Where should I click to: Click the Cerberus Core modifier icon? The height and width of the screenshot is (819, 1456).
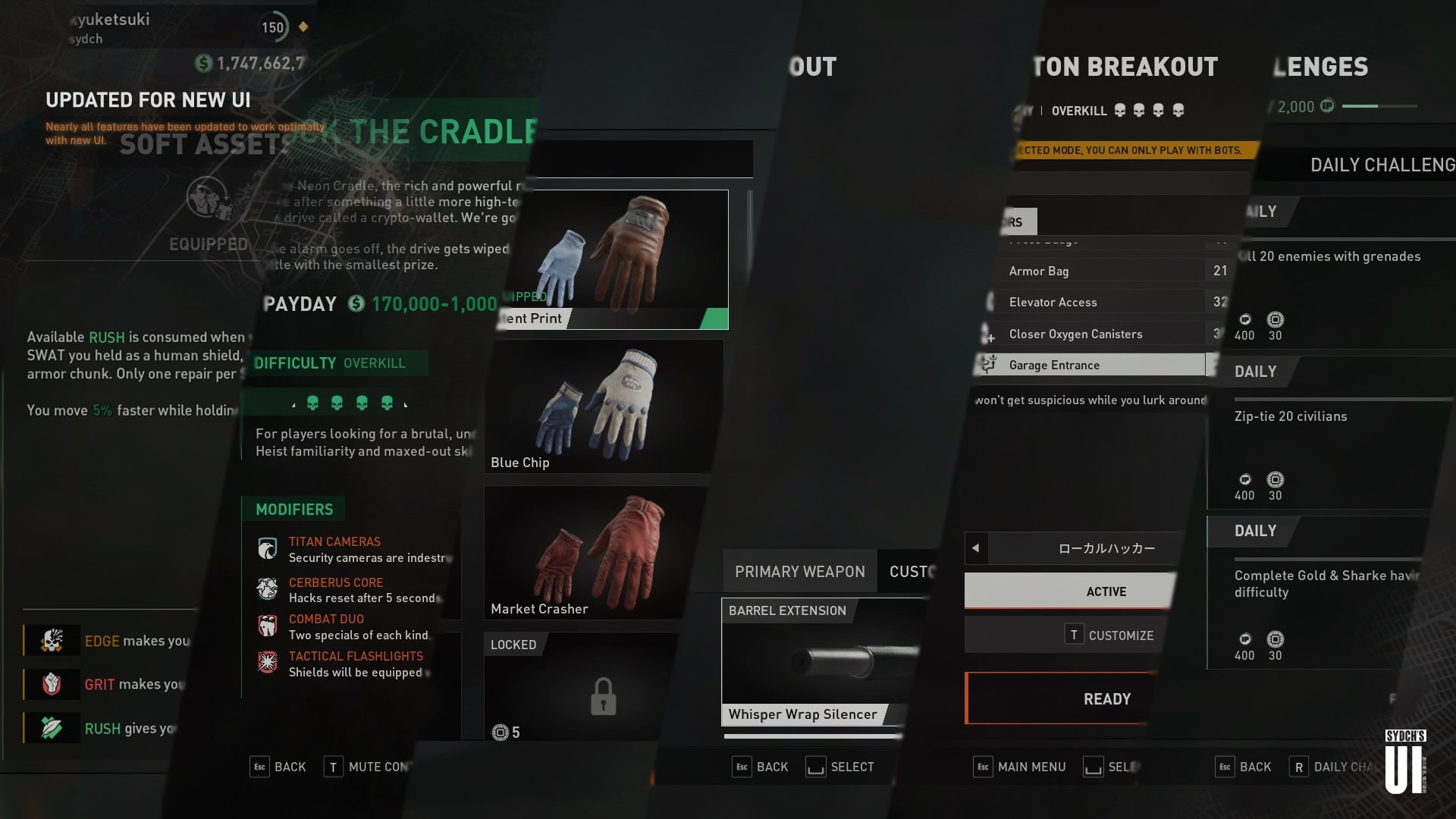tap(267, 588)
